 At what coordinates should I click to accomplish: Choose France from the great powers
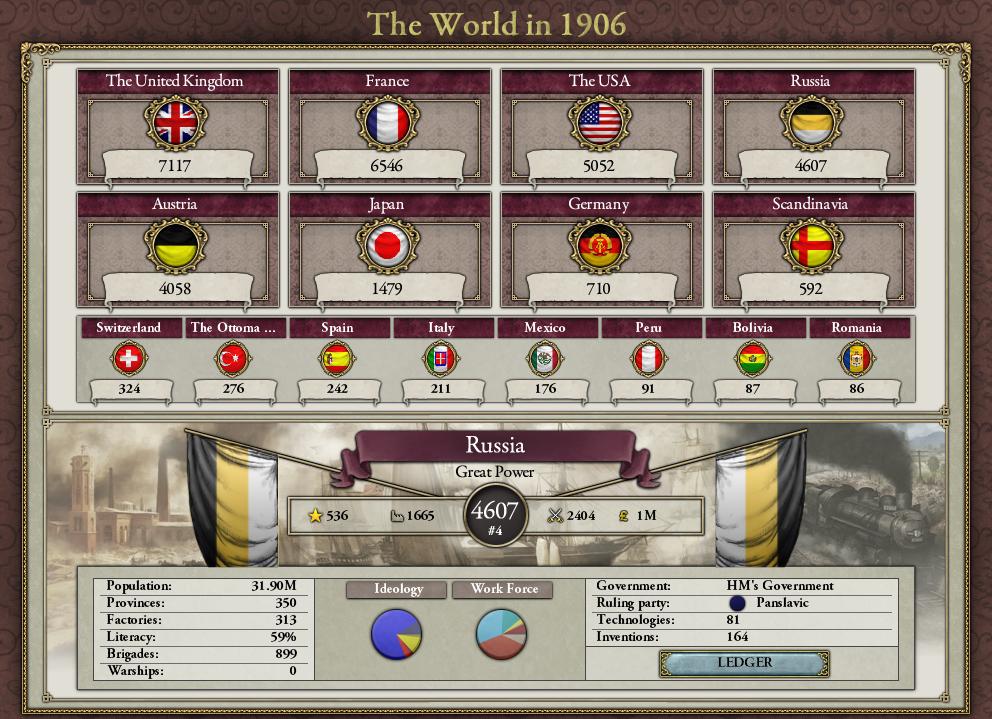coord(387,123)
